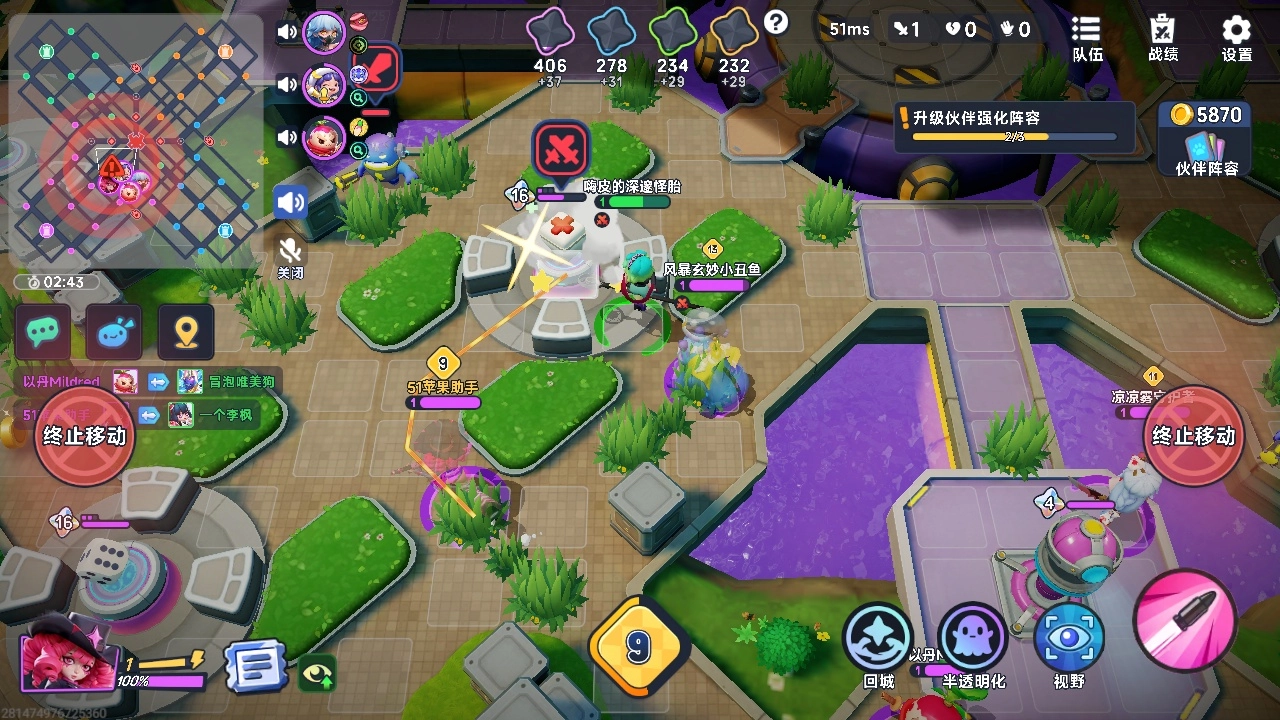Image resolution: width=1280 pixels, height=720 pixels.
Task: Activate the 半透明化 ghost ability
Action: (x=972, y=641)
